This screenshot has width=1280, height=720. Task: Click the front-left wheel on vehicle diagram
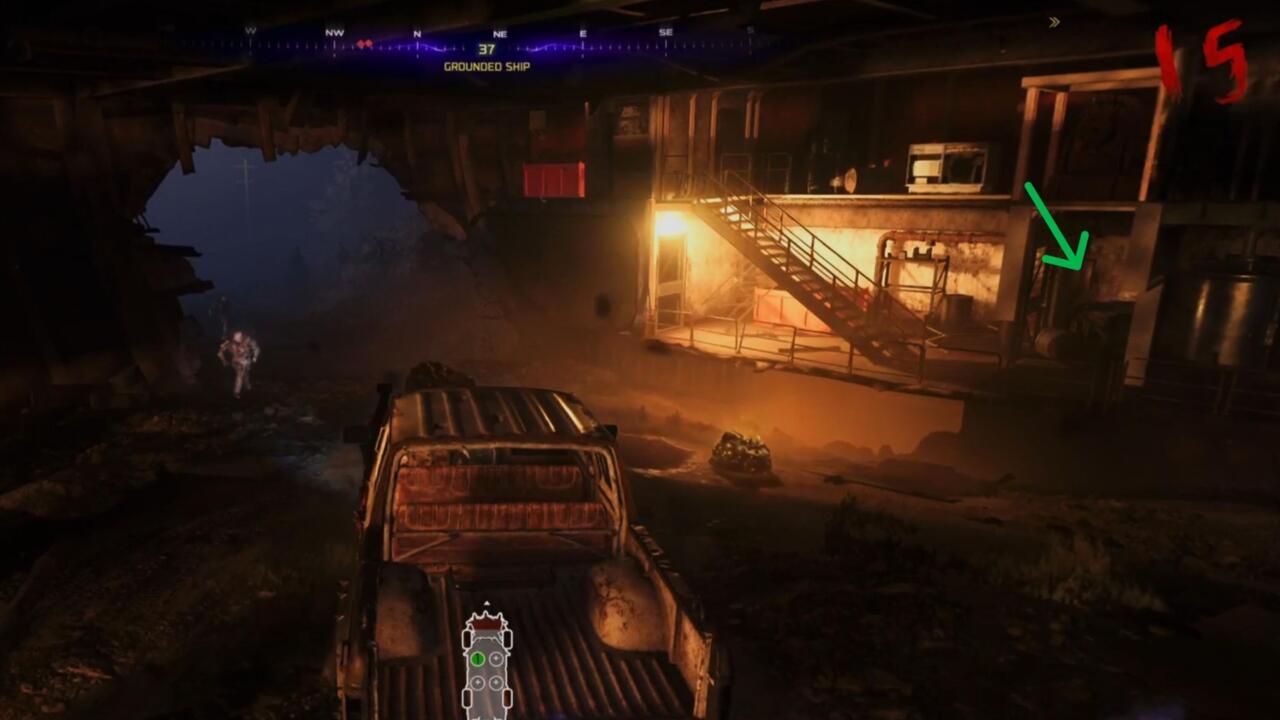467,638
